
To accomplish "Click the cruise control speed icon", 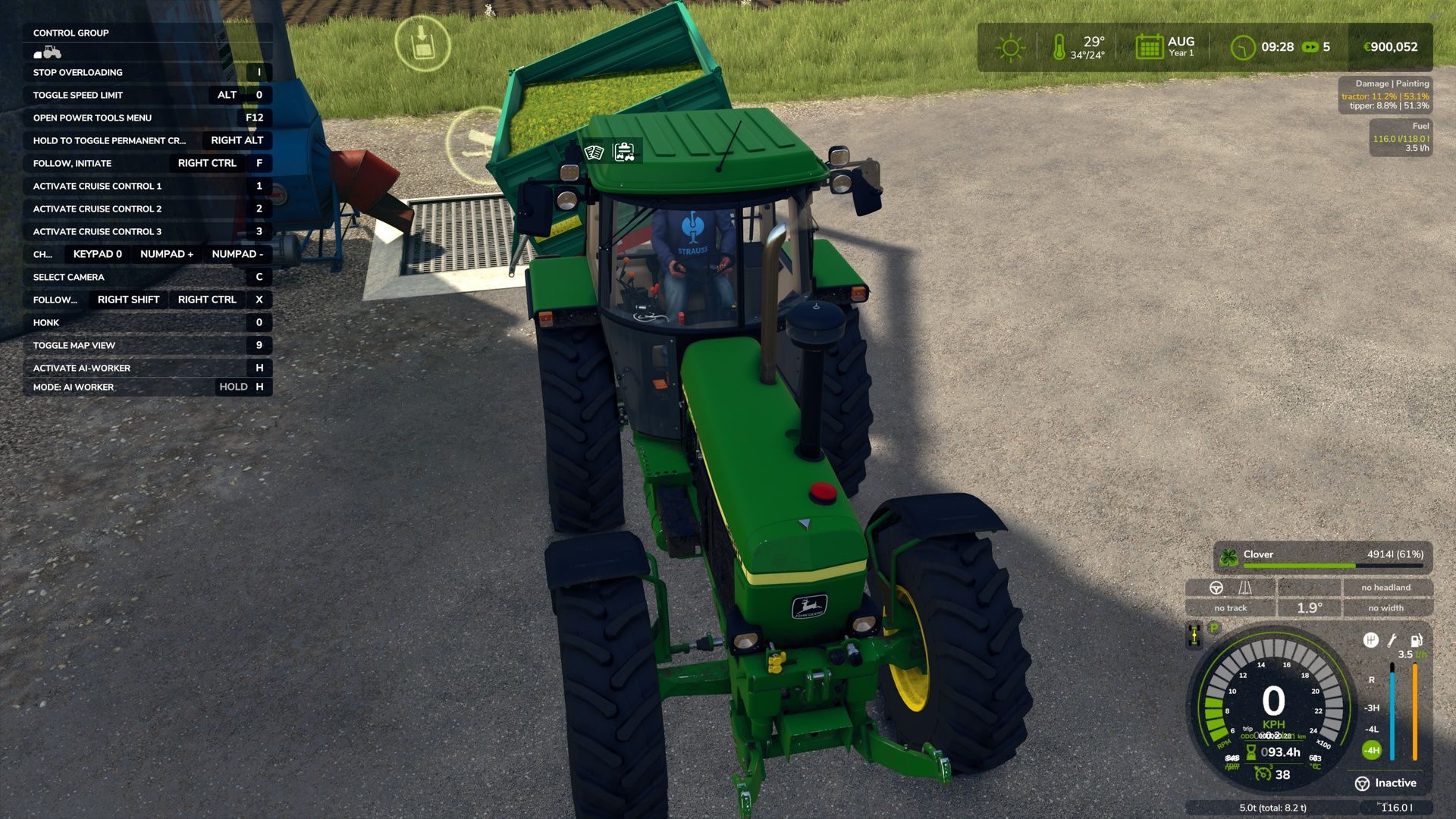I will pos(1263,774).
